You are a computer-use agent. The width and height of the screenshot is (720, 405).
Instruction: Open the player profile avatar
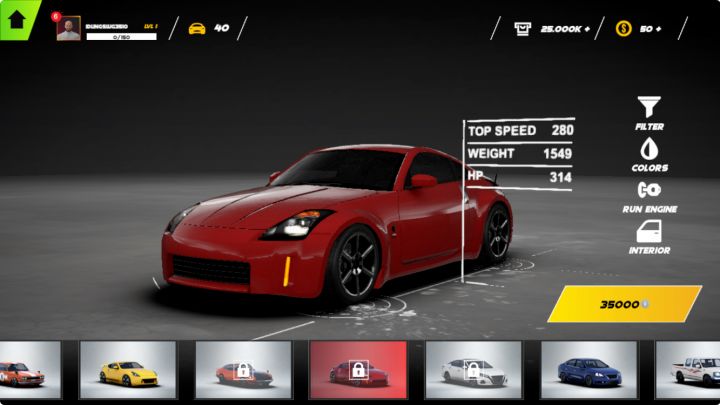point(68,29)
